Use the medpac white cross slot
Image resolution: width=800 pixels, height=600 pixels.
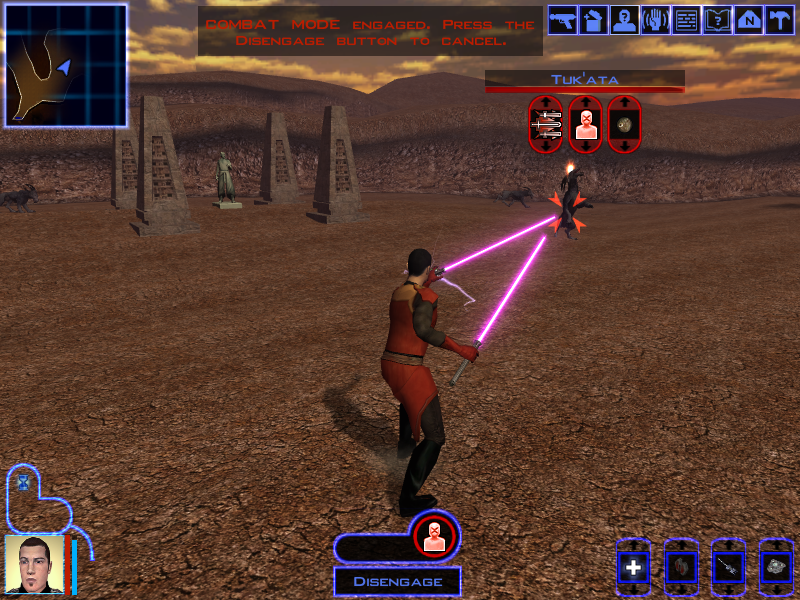click(633, 568)
